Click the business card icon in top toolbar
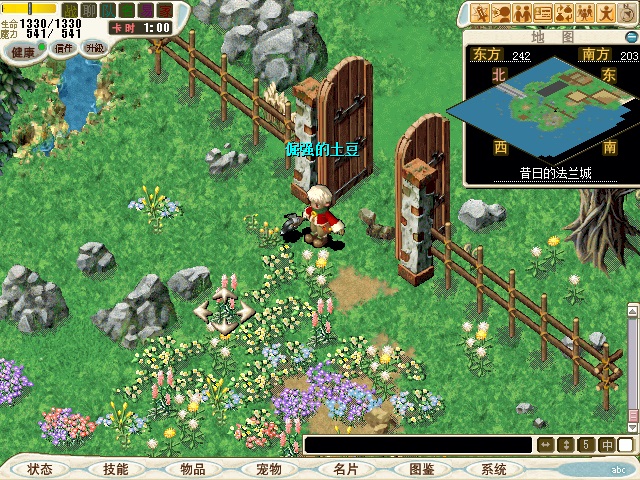 (543, 13)
